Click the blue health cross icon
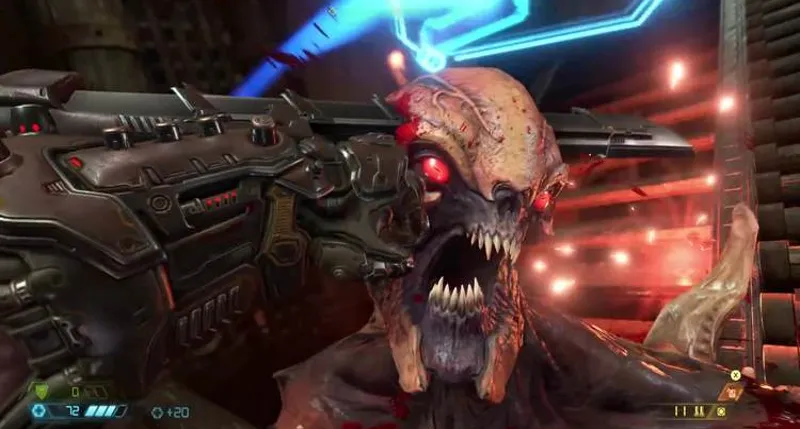The height and width of the screenshot is (429, 800). tap(40, 410)
